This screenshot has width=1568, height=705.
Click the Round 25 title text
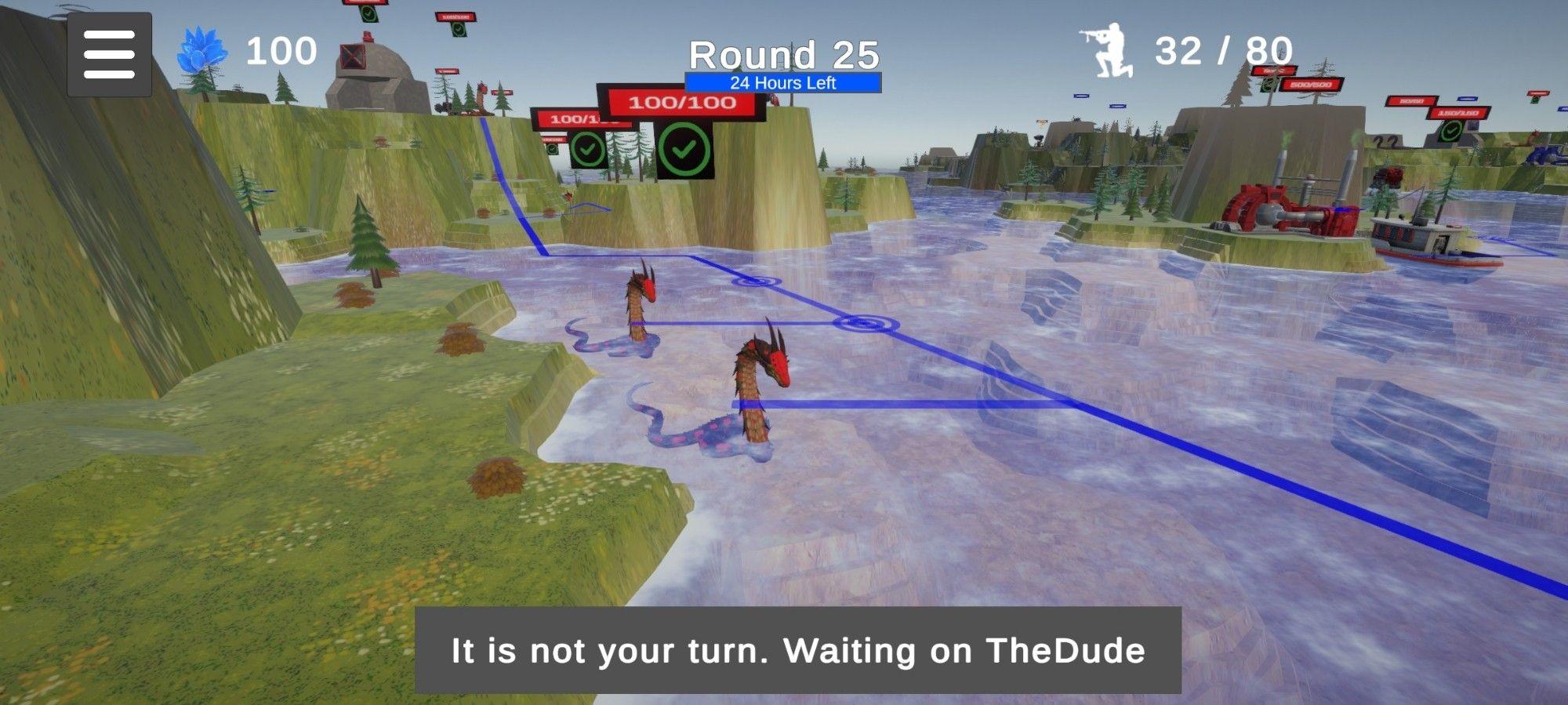point(784,53)
